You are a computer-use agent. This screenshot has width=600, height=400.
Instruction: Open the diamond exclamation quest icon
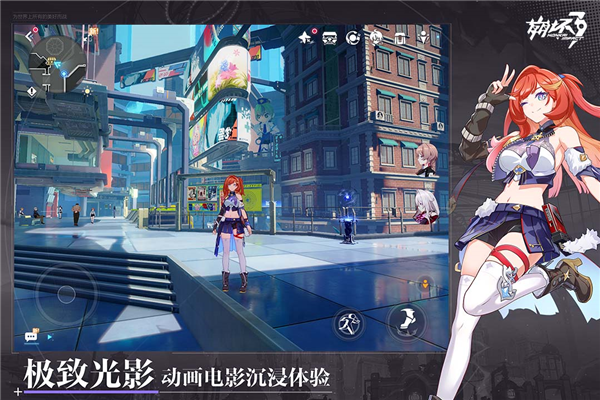point(32,90)
